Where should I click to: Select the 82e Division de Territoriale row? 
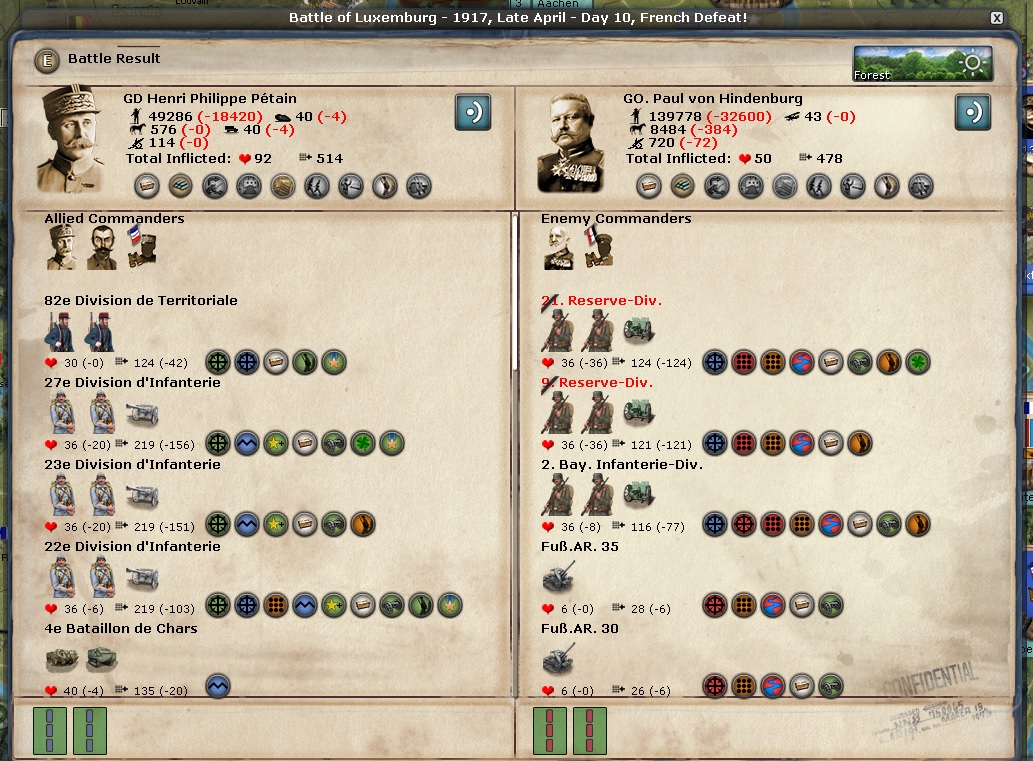pyautogui.click(x=141, y=301)
